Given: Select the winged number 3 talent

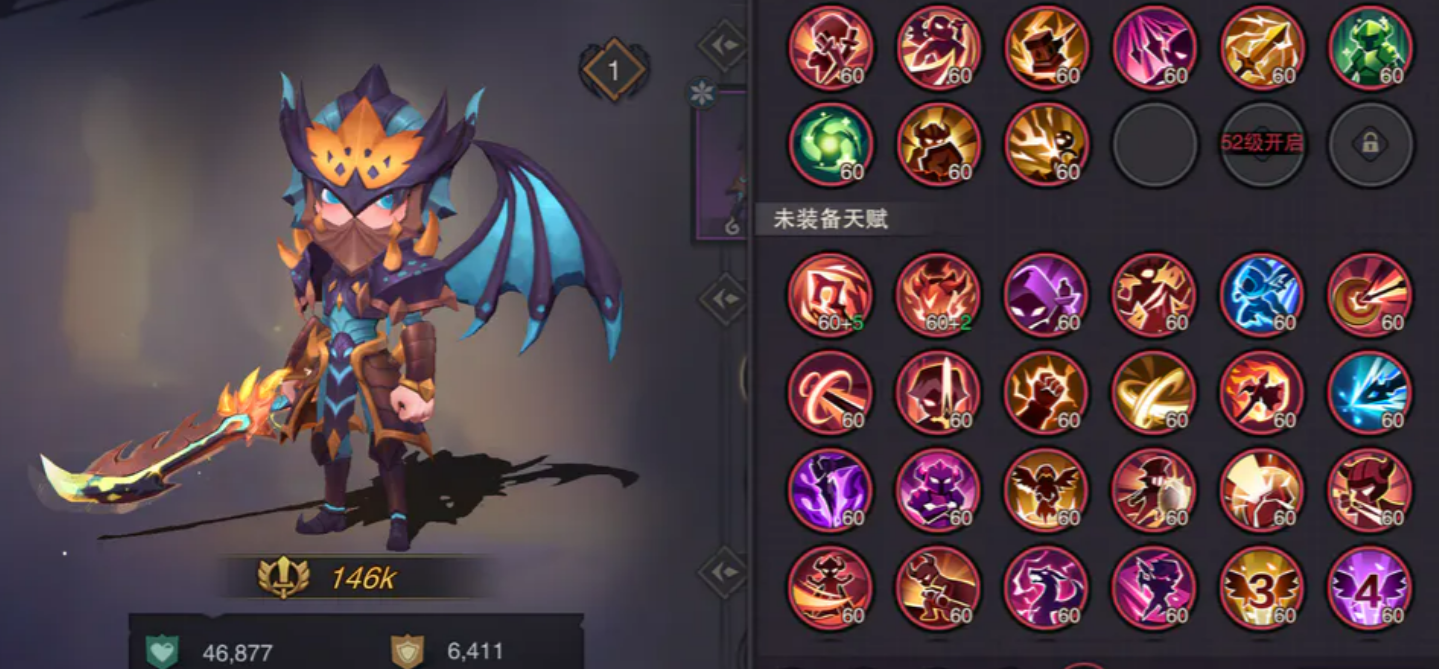Looking at the screenshot, I should [x=1262, y=587].
